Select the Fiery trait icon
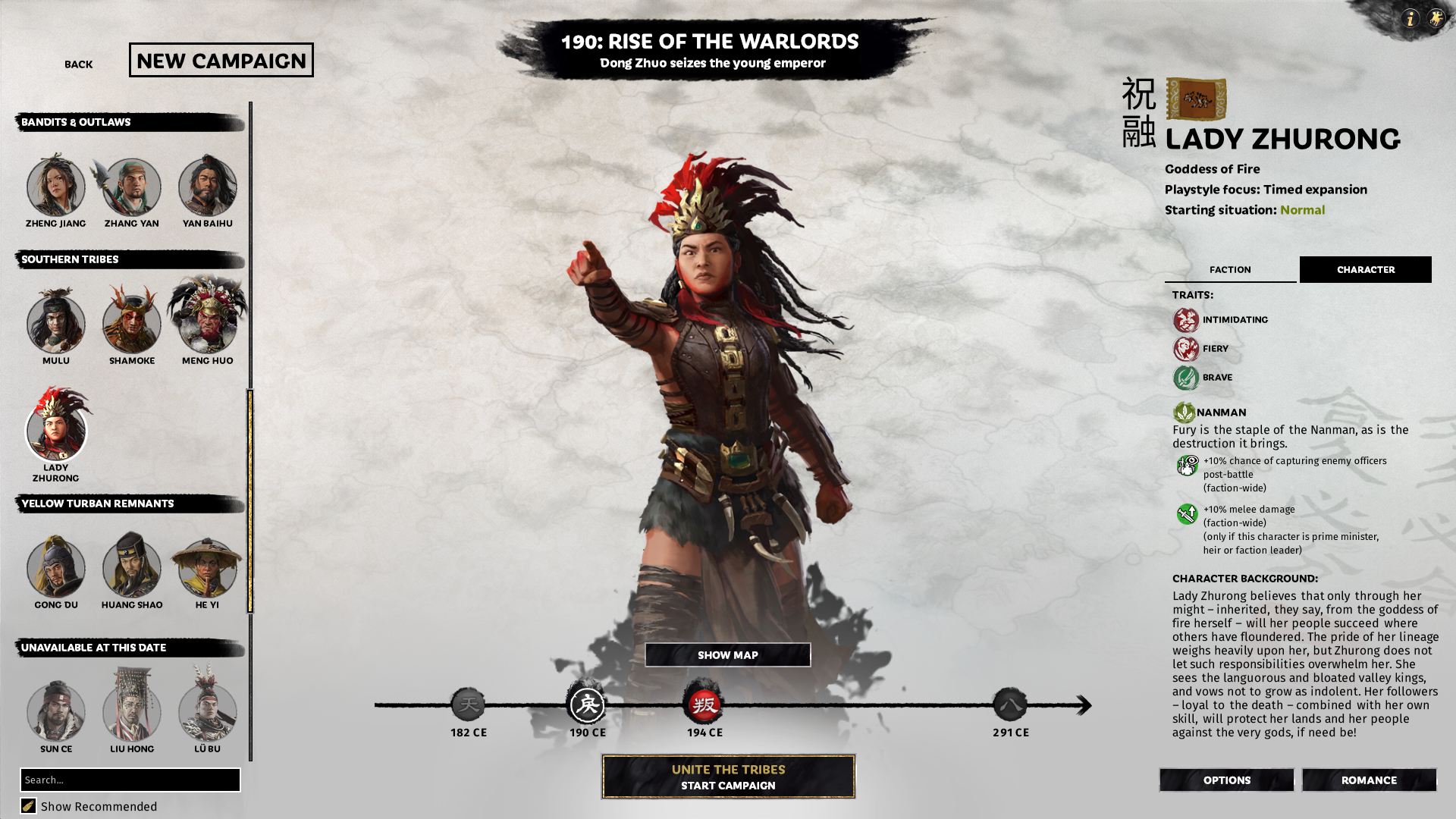The width and height of the screenshot is (1456, 819). tap(1185, 348)
